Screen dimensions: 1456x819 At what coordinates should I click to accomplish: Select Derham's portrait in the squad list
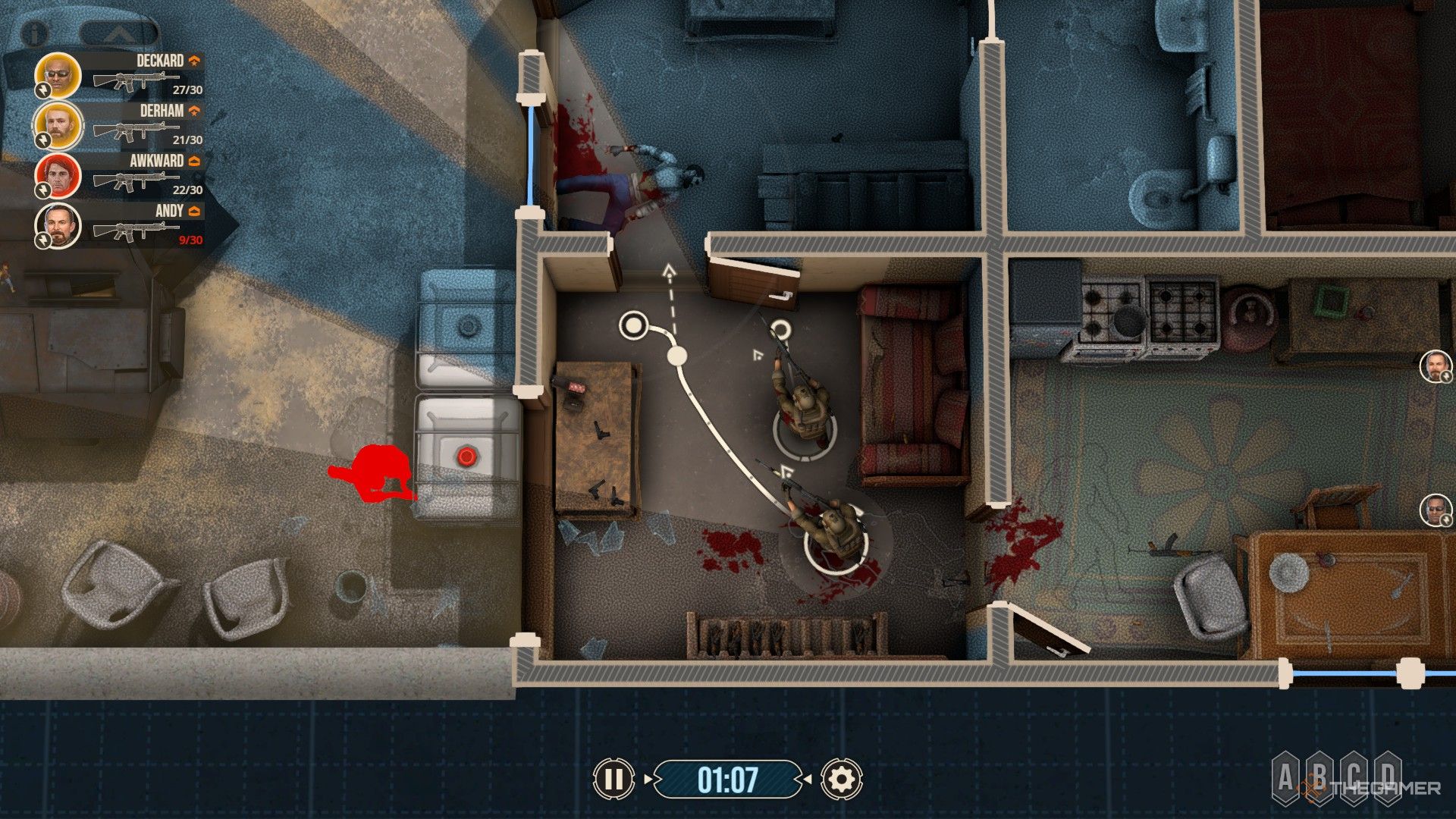pyautogui.click(x=58, y=125)
